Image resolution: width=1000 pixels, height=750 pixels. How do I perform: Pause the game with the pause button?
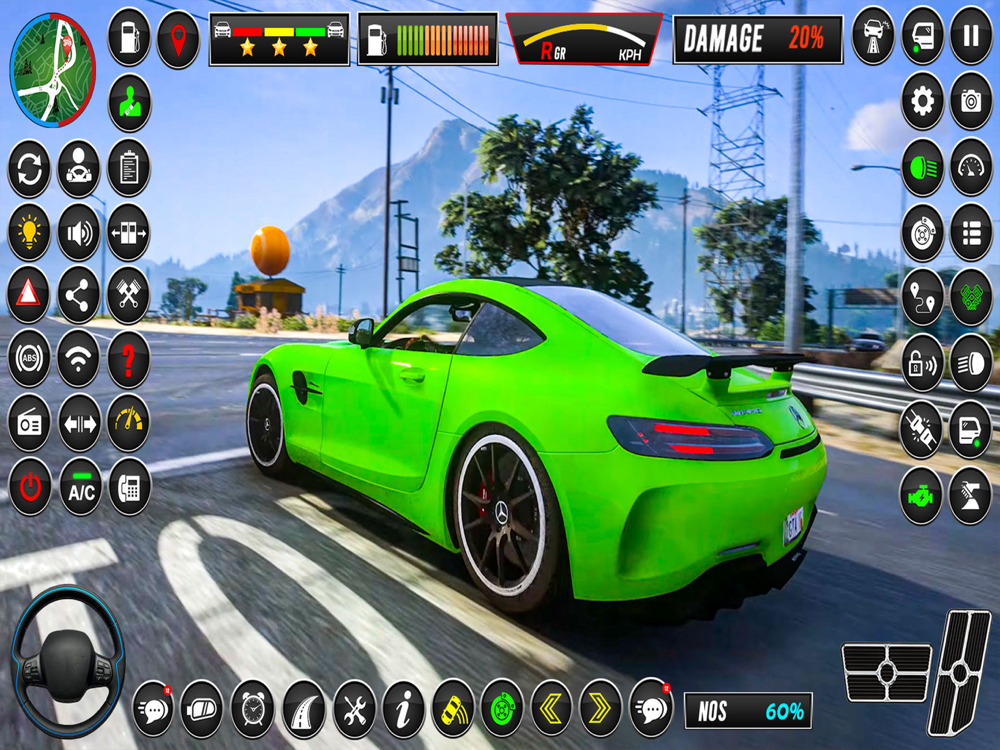point(970,36)
